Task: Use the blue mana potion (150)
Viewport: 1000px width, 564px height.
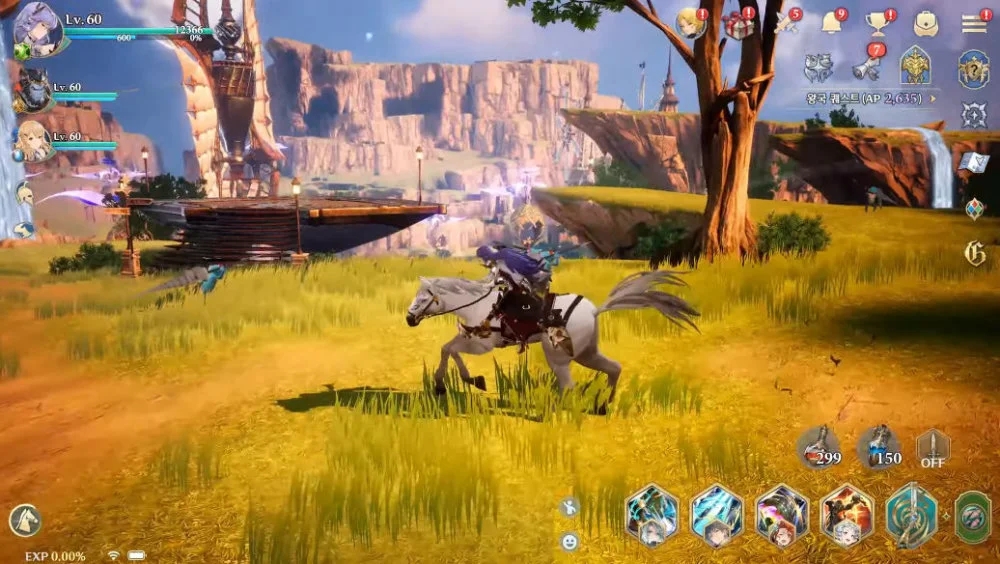Action: [879, 448]
